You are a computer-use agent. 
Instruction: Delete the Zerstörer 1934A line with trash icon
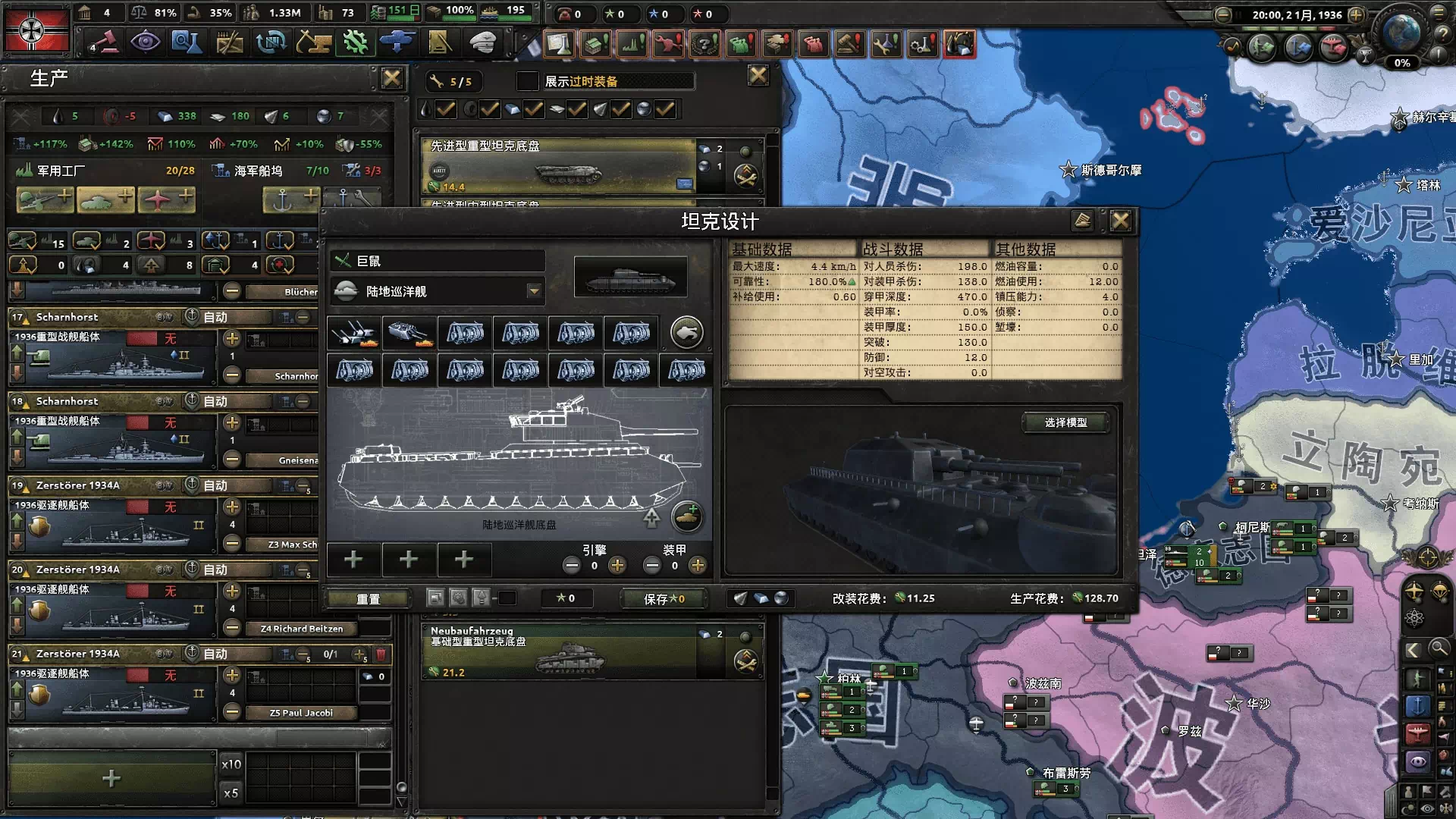[x=381, y=654]
